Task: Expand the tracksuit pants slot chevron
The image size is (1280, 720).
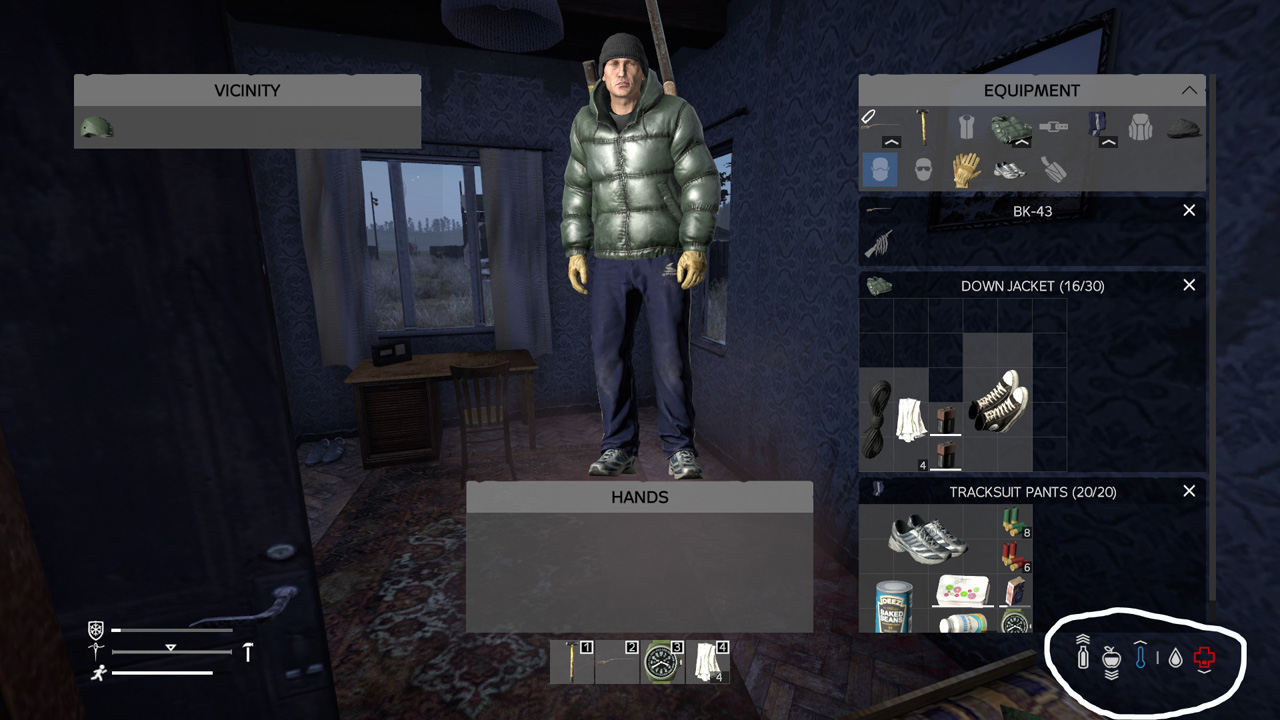Action: (x=1108, y=142)
